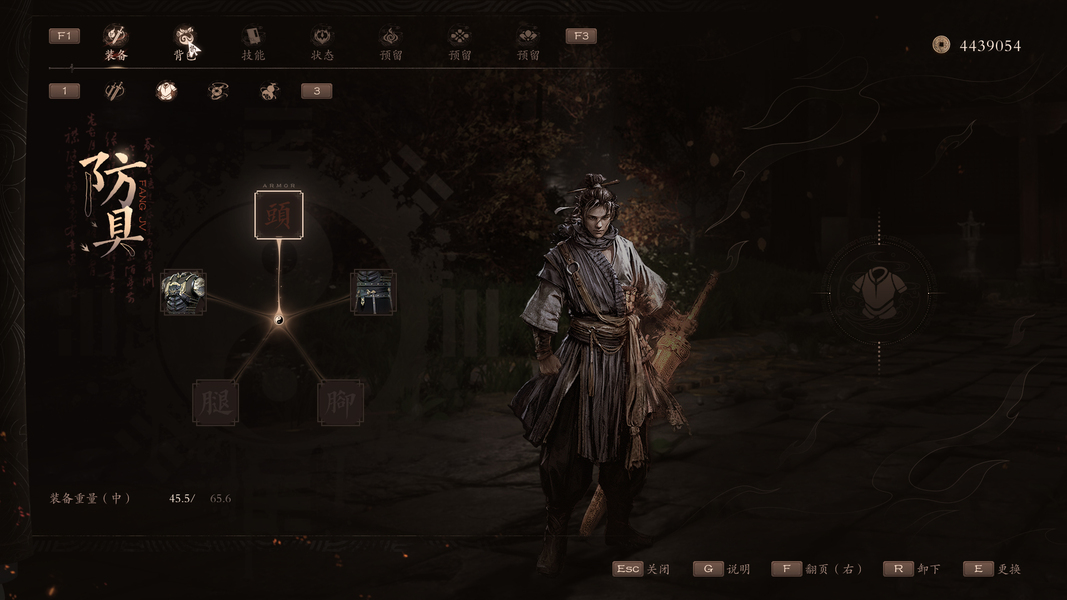Screen dimensions: 1067x600
Task: Select the crossed swords weapon category
Action: [x=115, y=92]
